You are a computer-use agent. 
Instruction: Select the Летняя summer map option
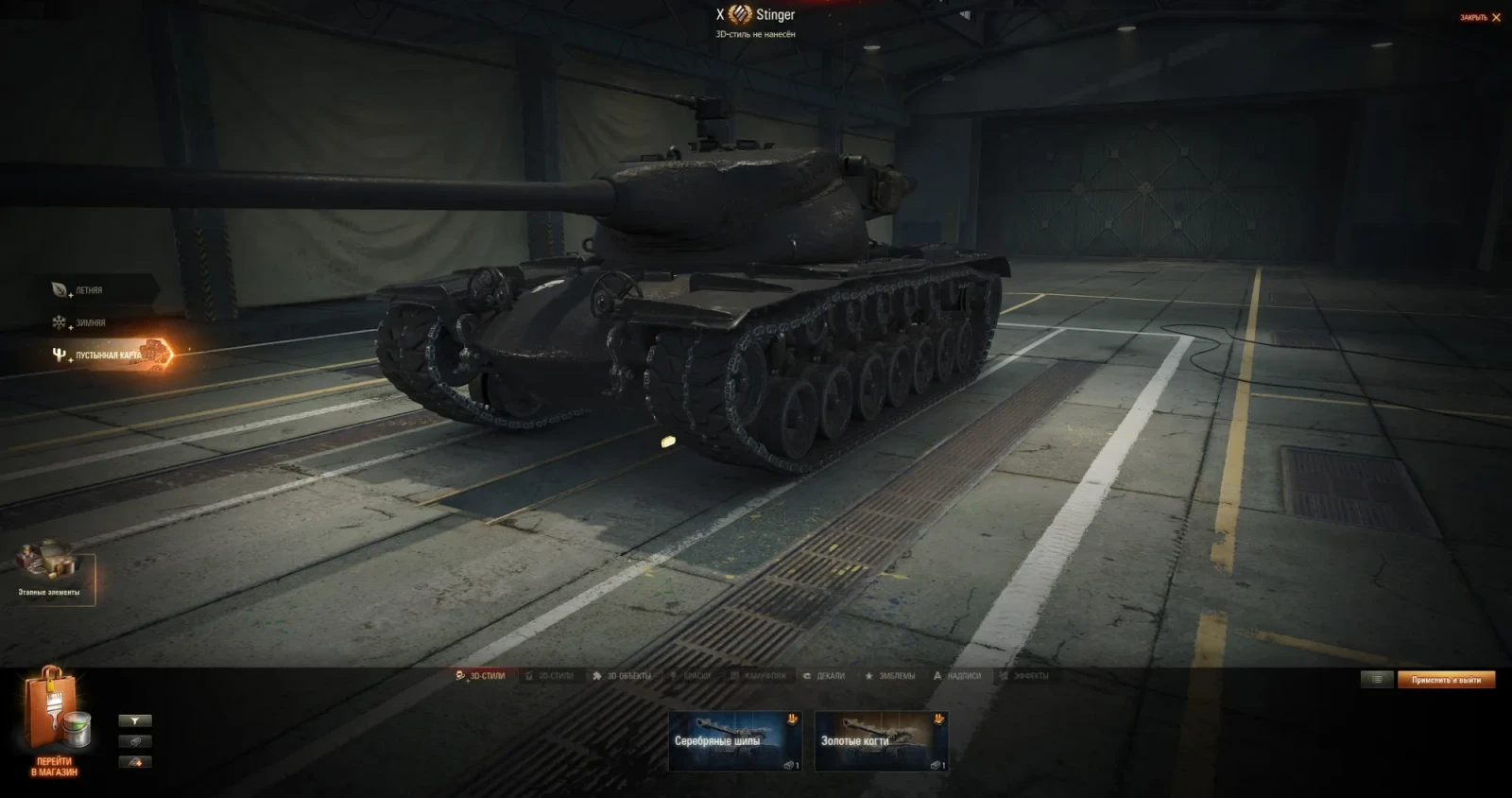tap(88, 290)
